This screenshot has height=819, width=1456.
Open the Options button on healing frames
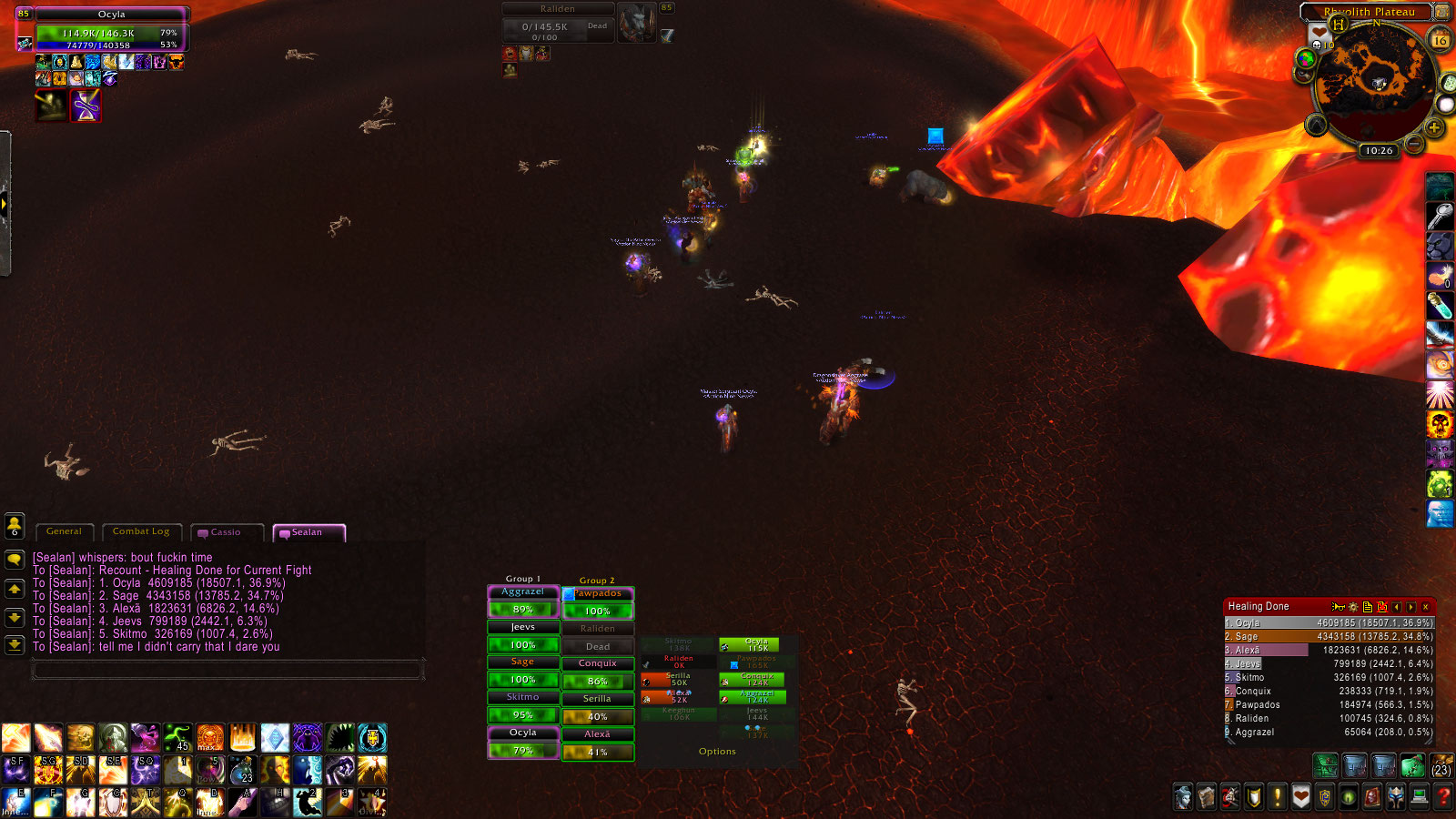[x=717, y=752]
